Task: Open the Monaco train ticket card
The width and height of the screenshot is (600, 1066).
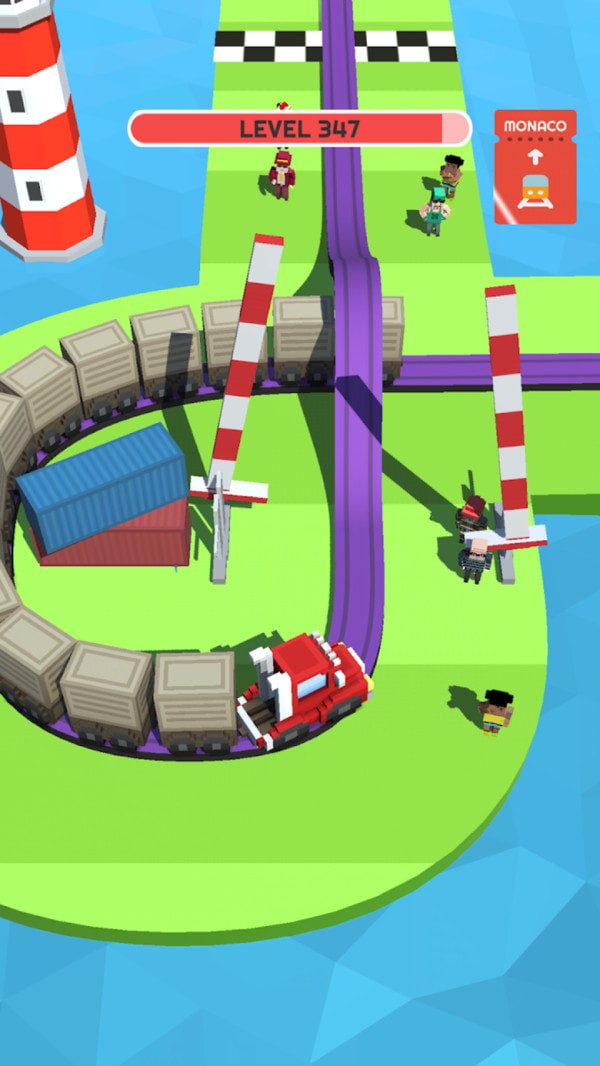Action: [x=535, y=167]
